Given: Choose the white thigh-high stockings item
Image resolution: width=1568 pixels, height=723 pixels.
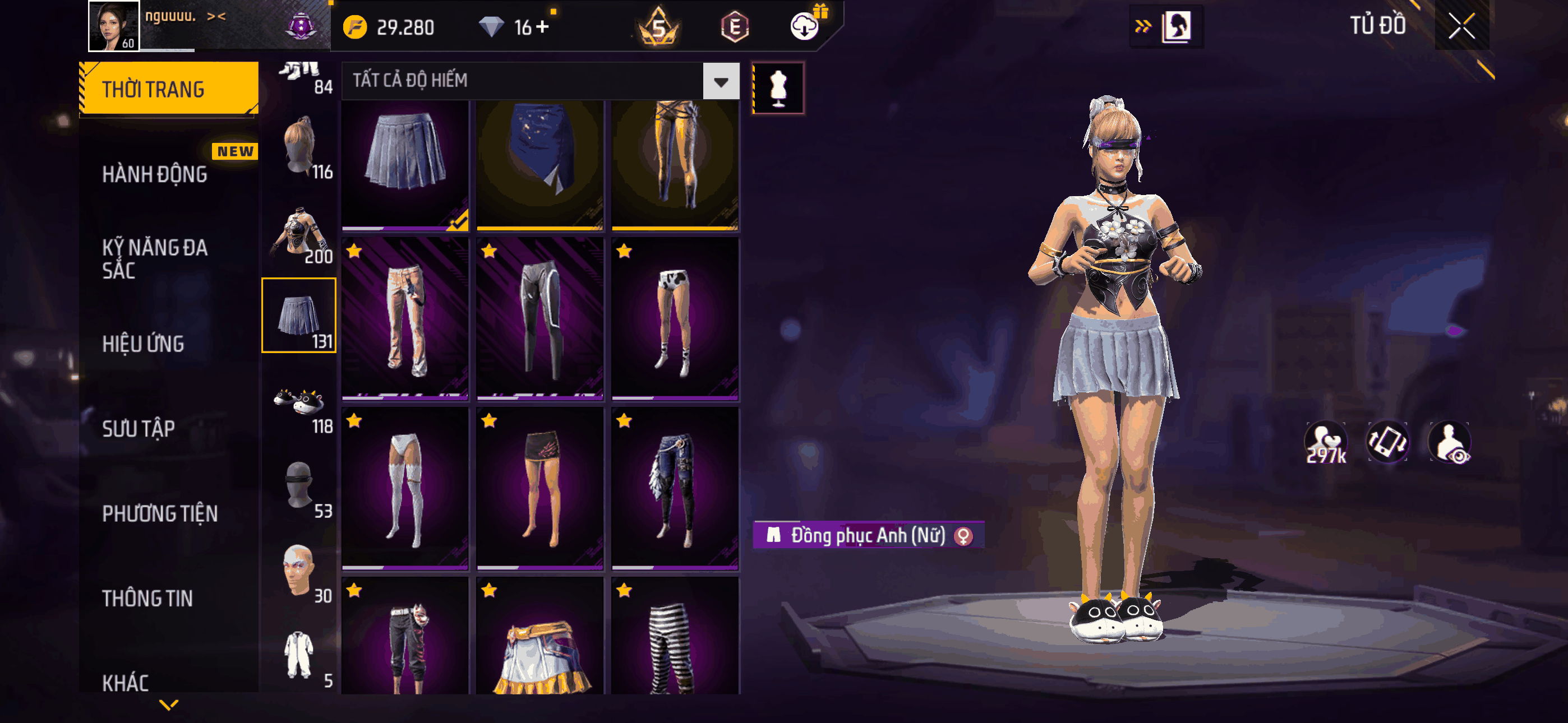Looking at the screenshot, I should tap(405, 489).
